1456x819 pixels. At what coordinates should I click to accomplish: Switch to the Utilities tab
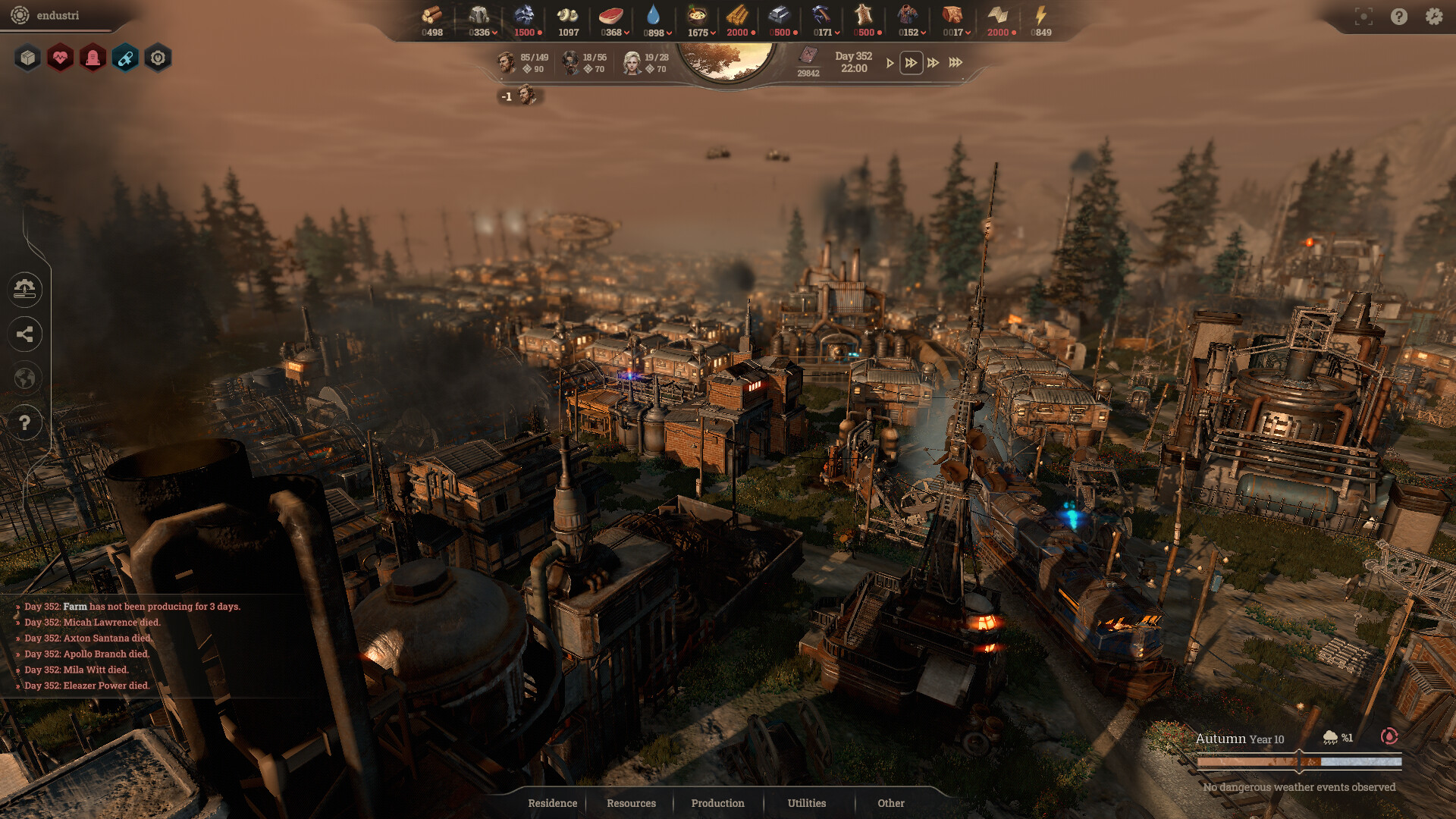[806, 803]
